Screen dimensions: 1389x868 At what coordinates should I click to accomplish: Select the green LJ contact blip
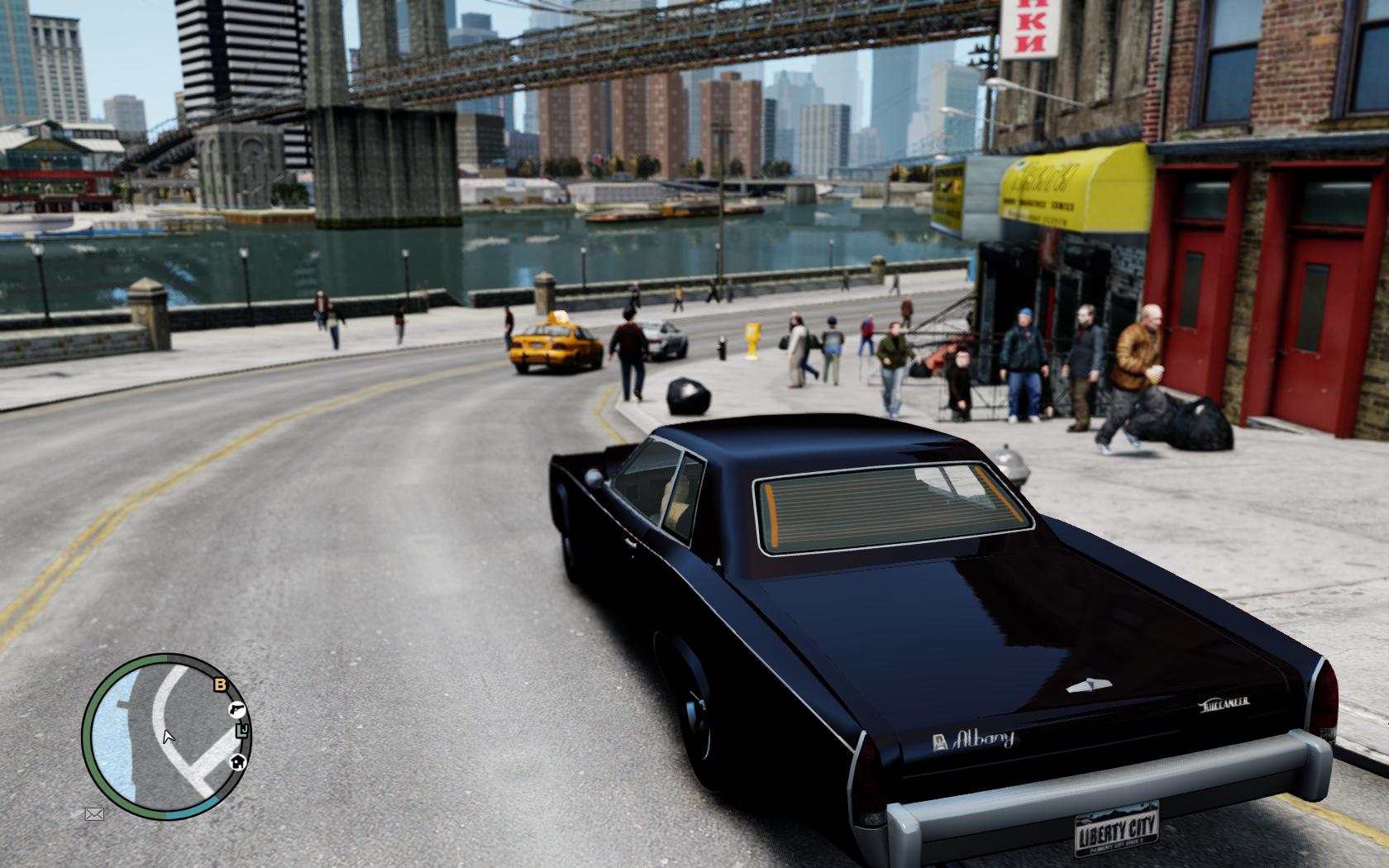coord(241,730)
